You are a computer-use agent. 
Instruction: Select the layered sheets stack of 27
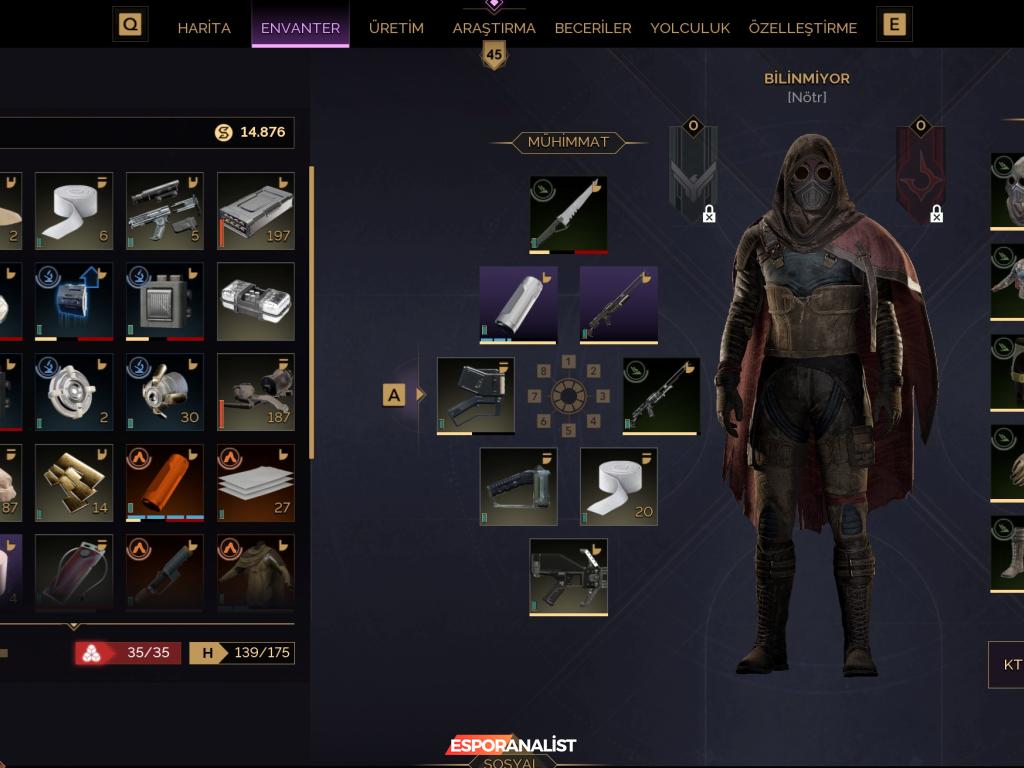(x=256, y=483)
